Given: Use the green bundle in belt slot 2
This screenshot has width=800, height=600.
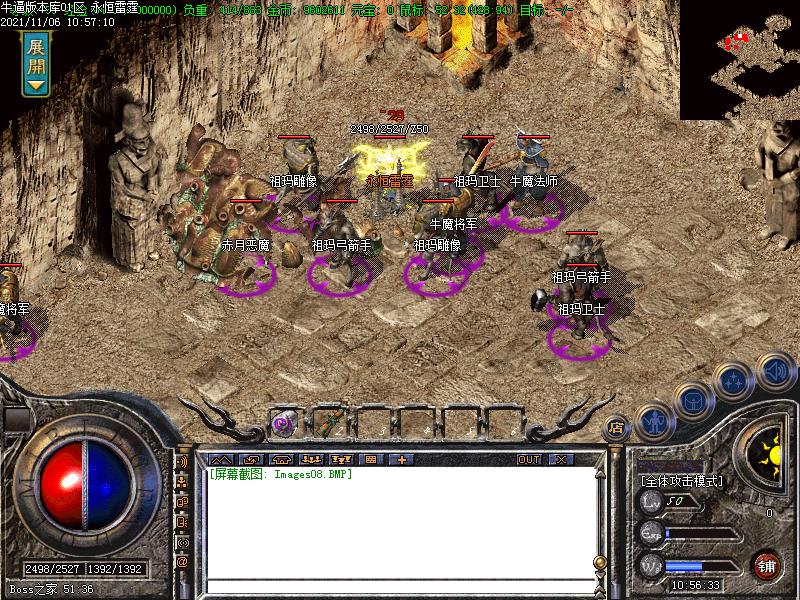Looking at the screenshot, I should 327,423.
